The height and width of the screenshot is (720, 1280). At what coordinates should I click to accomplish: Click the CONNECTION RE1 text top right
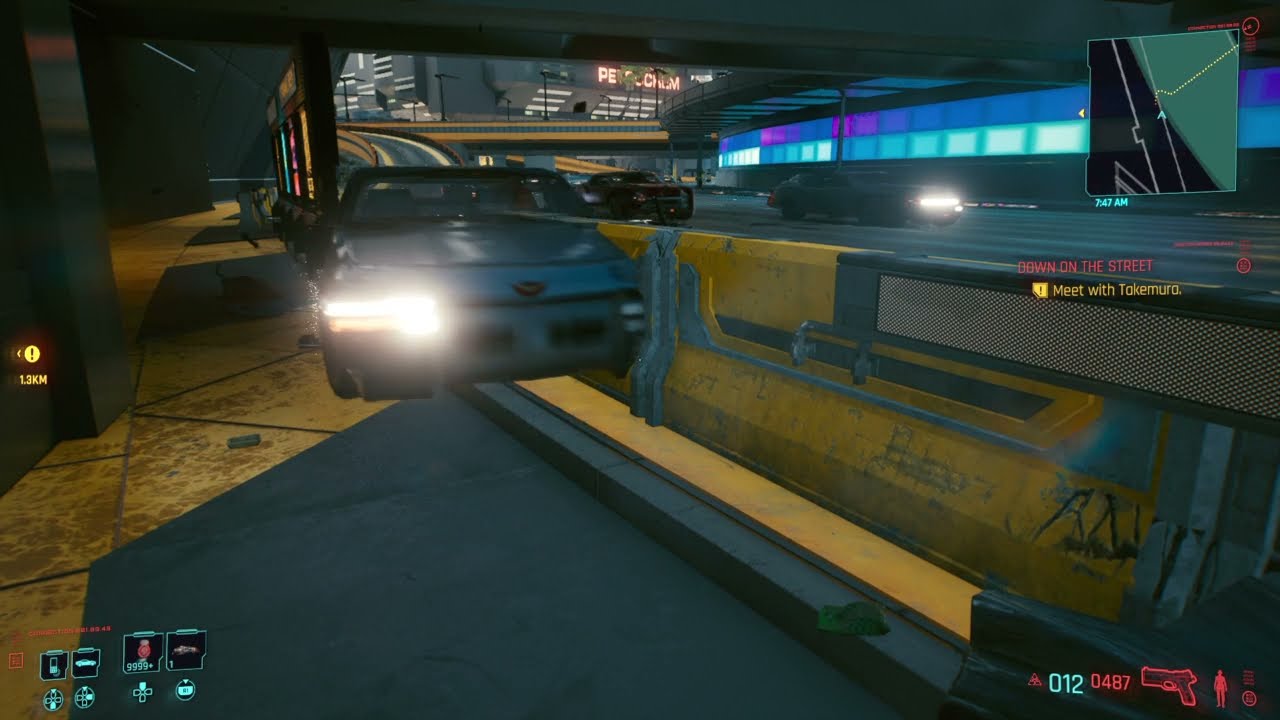pos(1211,26)
